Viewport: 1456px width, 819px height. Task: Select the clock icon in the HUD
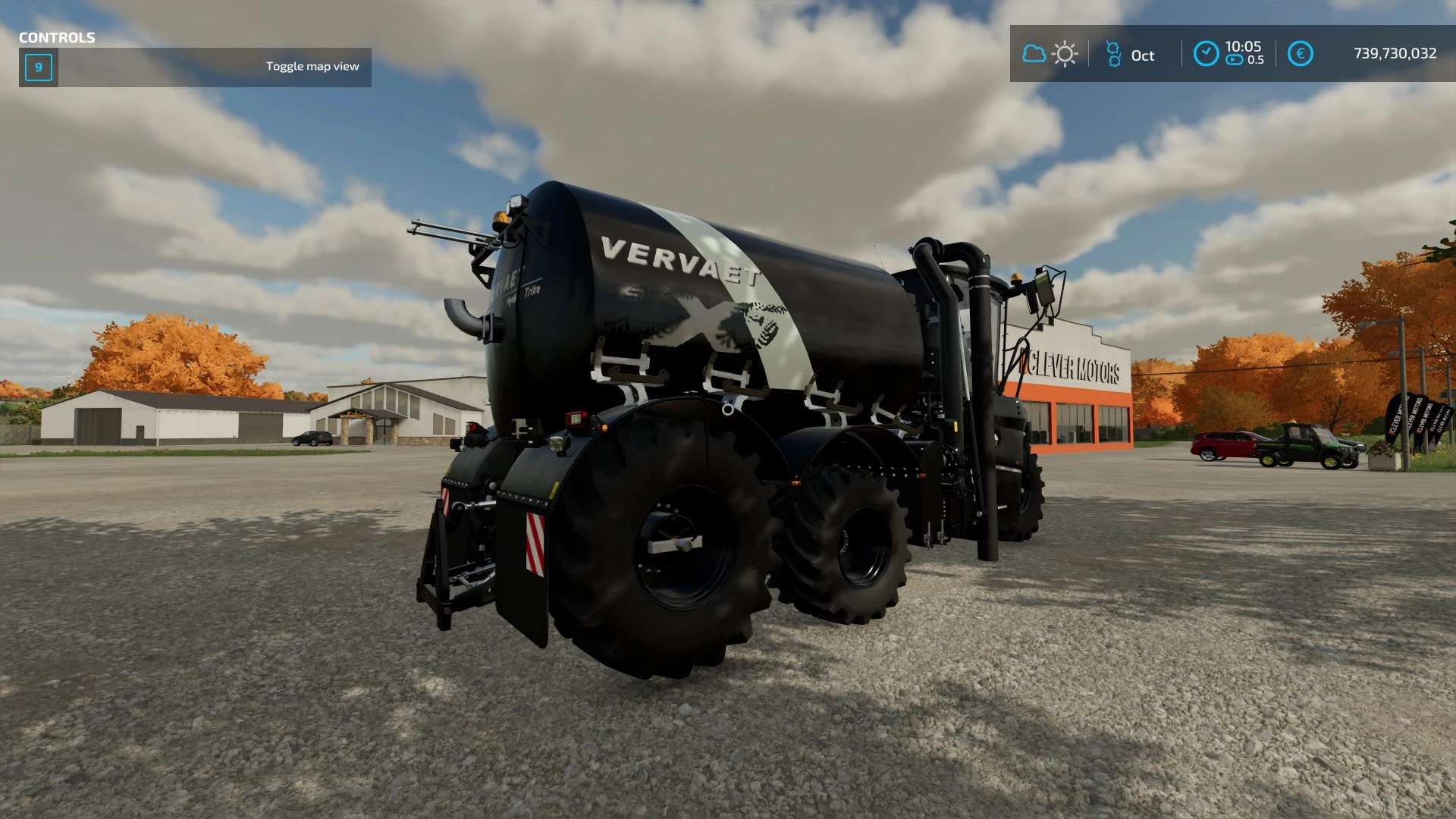point(1206,54)
